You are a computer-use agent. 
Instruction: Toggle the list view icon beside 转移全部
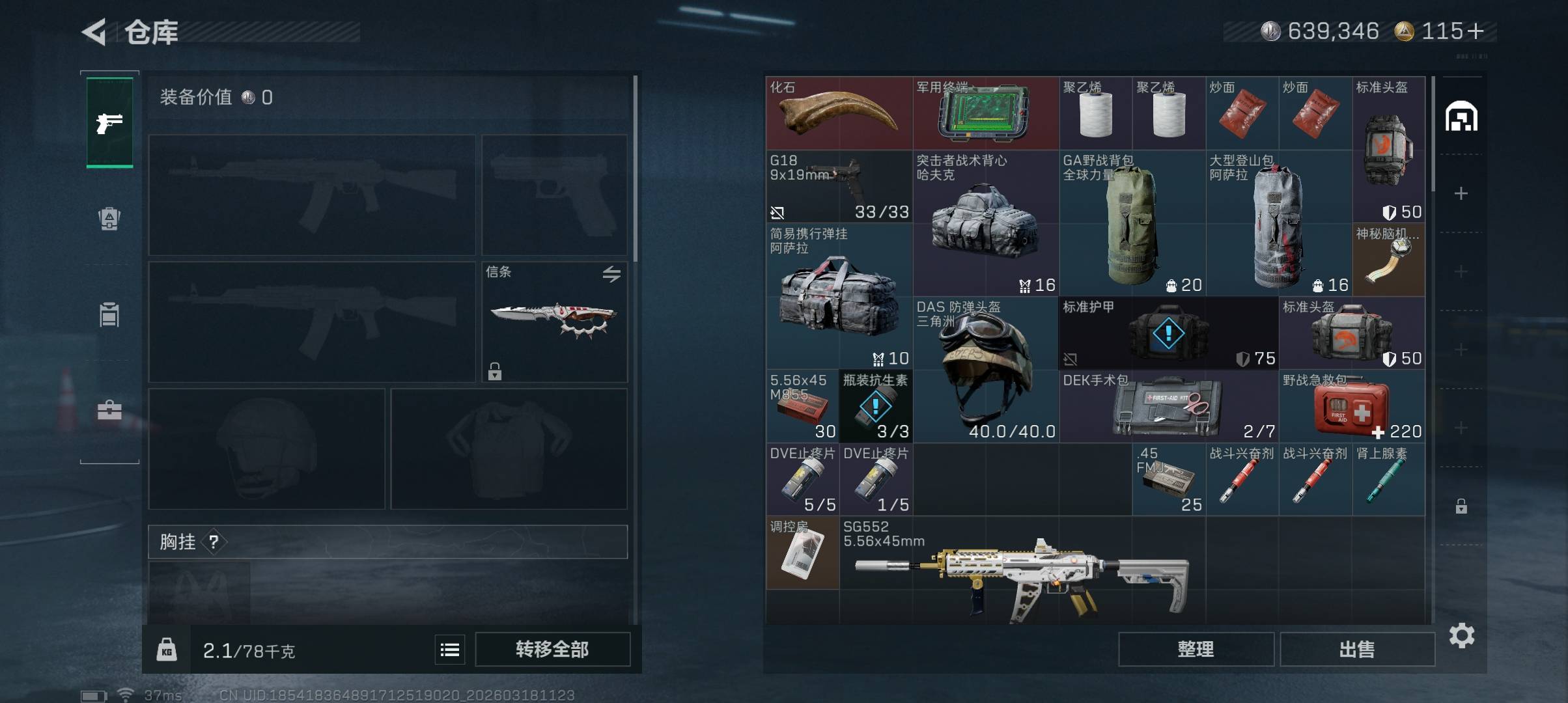click(x=450, y=650)
